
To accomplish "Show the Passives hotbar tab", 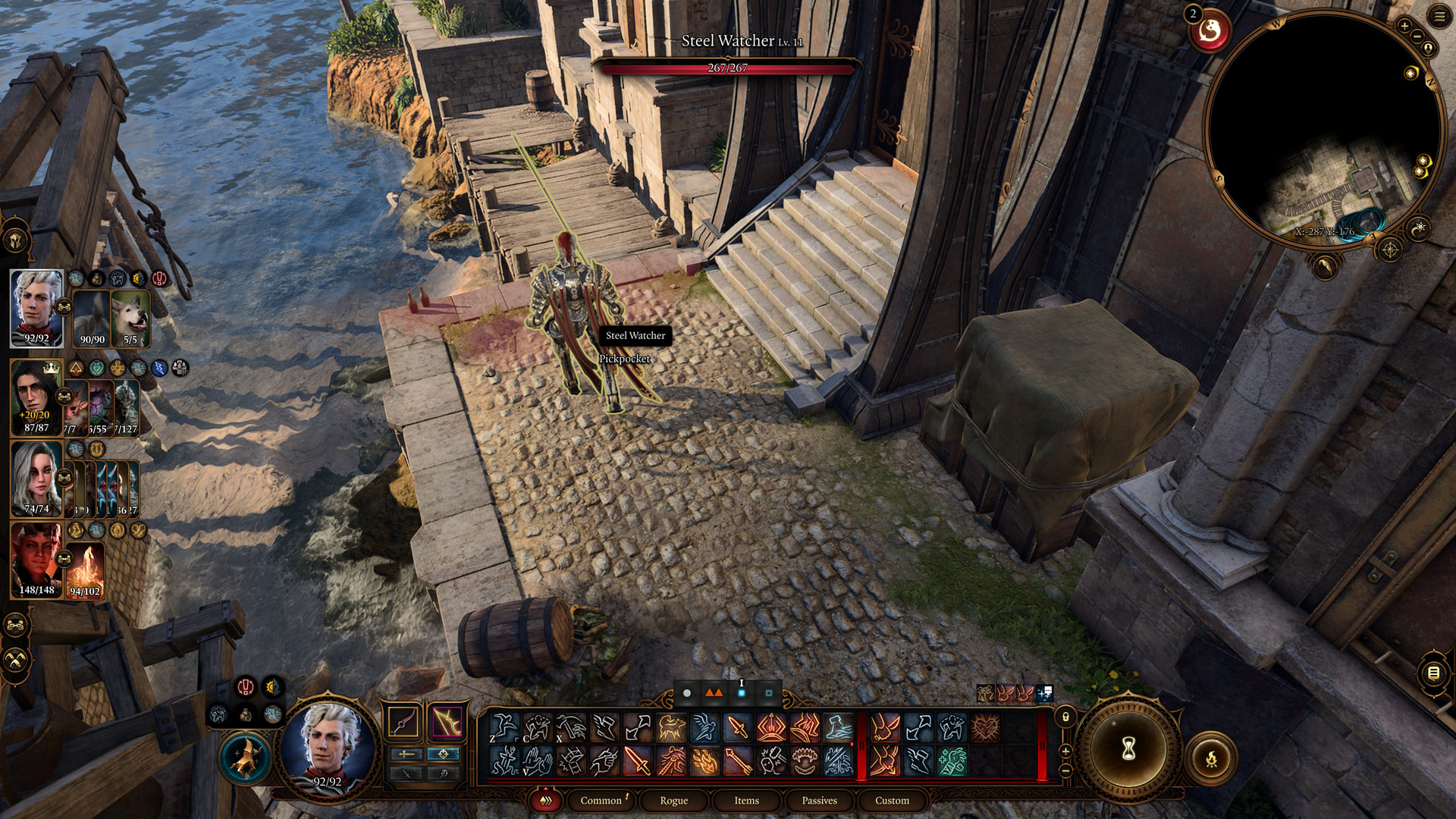I will pyautogui.click(x=819, y=801).
